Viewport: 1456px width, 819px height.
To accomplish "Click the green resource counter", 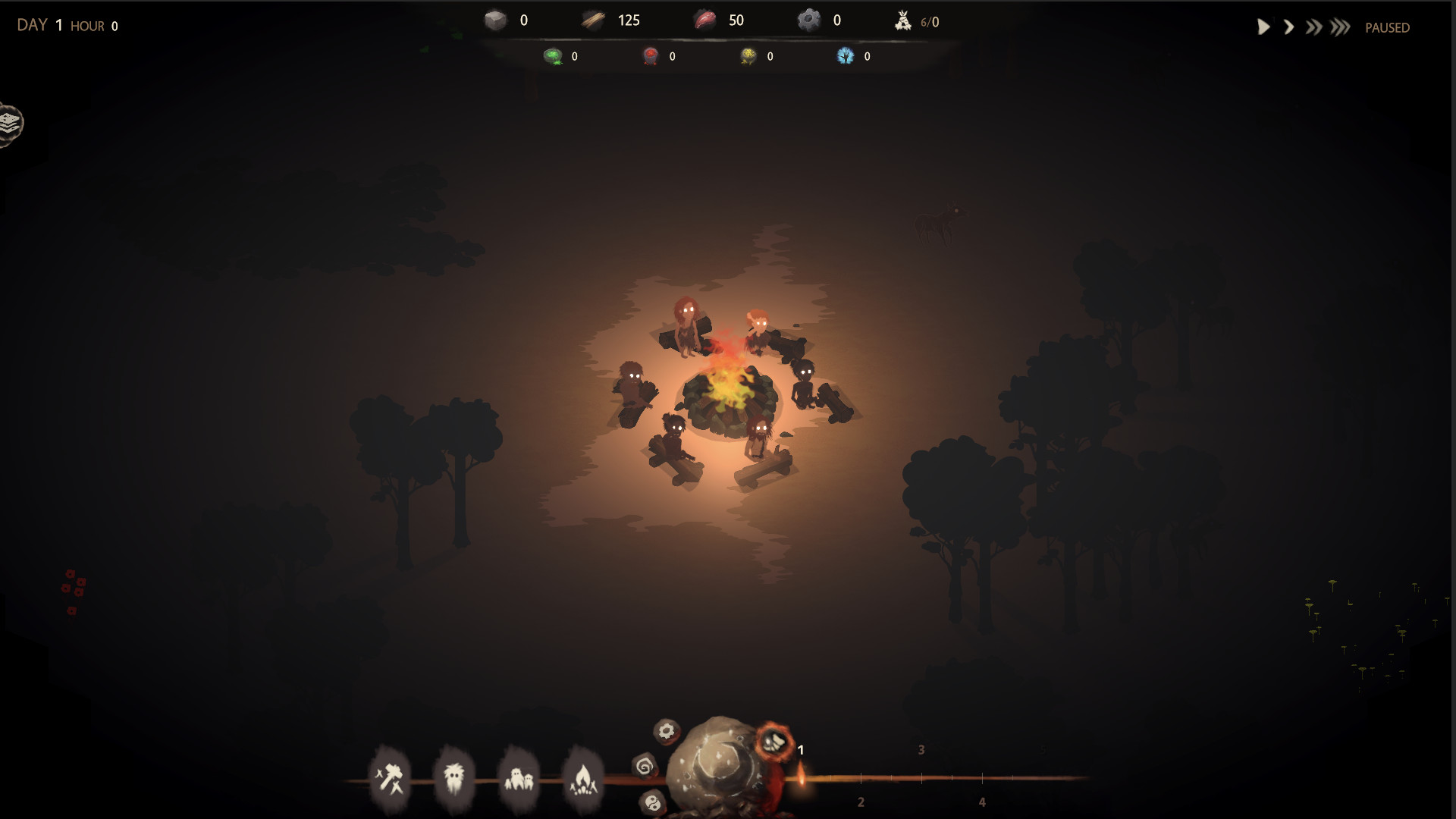I will click(554, 55).
